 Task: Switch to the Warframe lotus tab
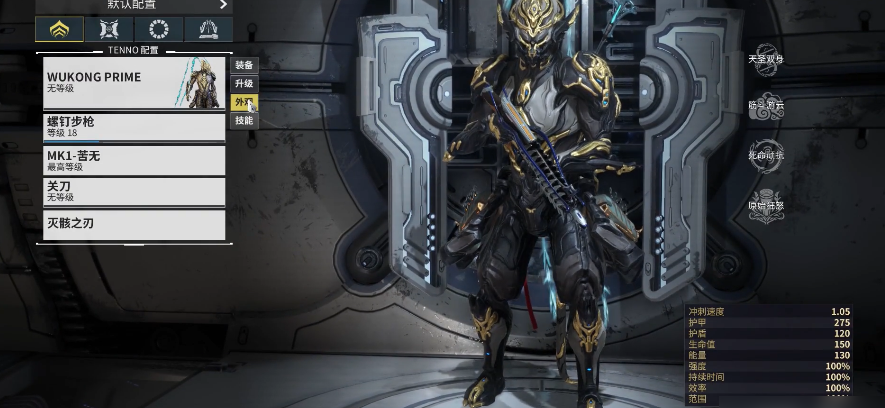pos(59,29)
